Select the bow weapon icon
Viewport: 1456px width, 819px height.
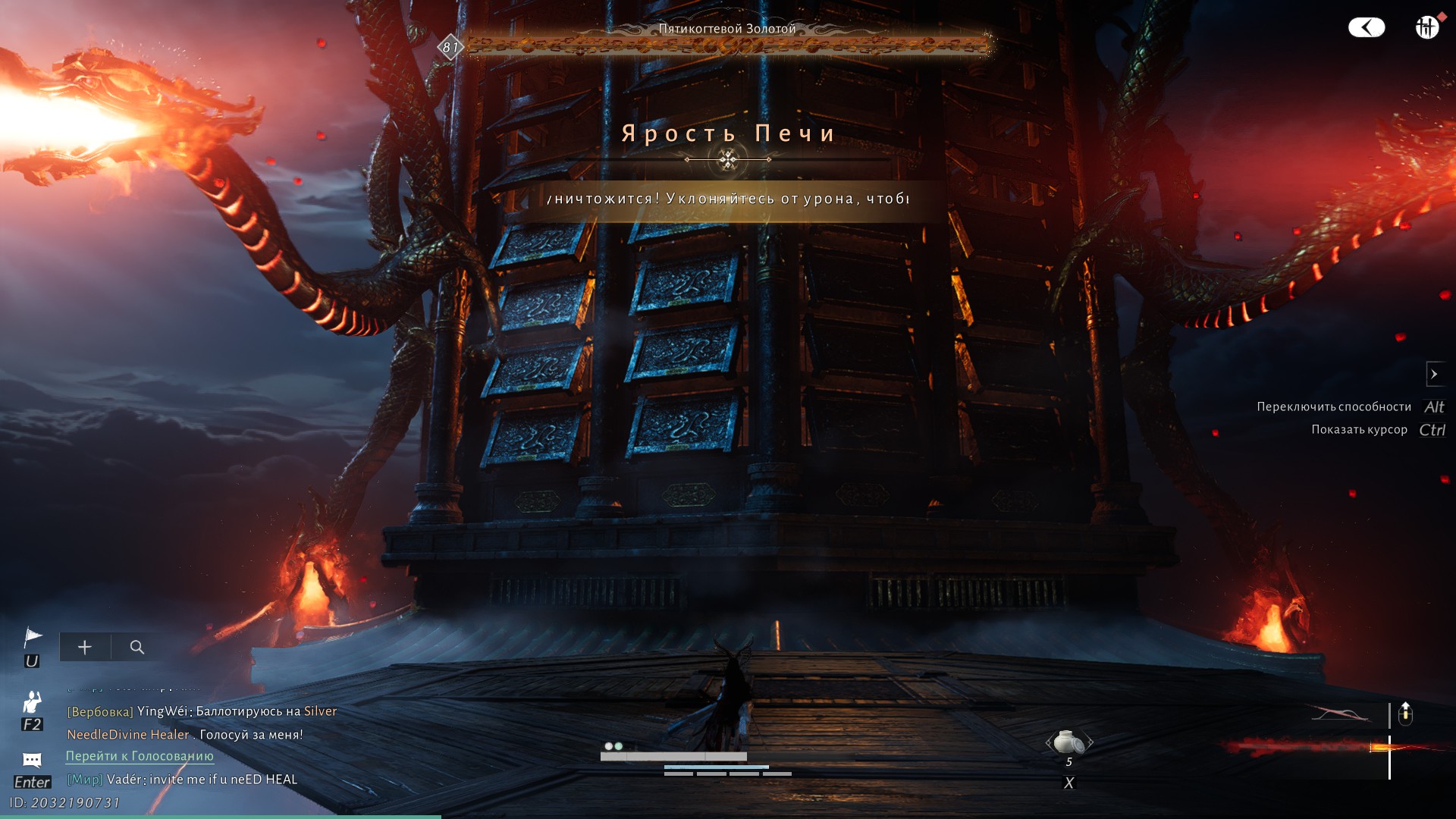pos(1340,714)
